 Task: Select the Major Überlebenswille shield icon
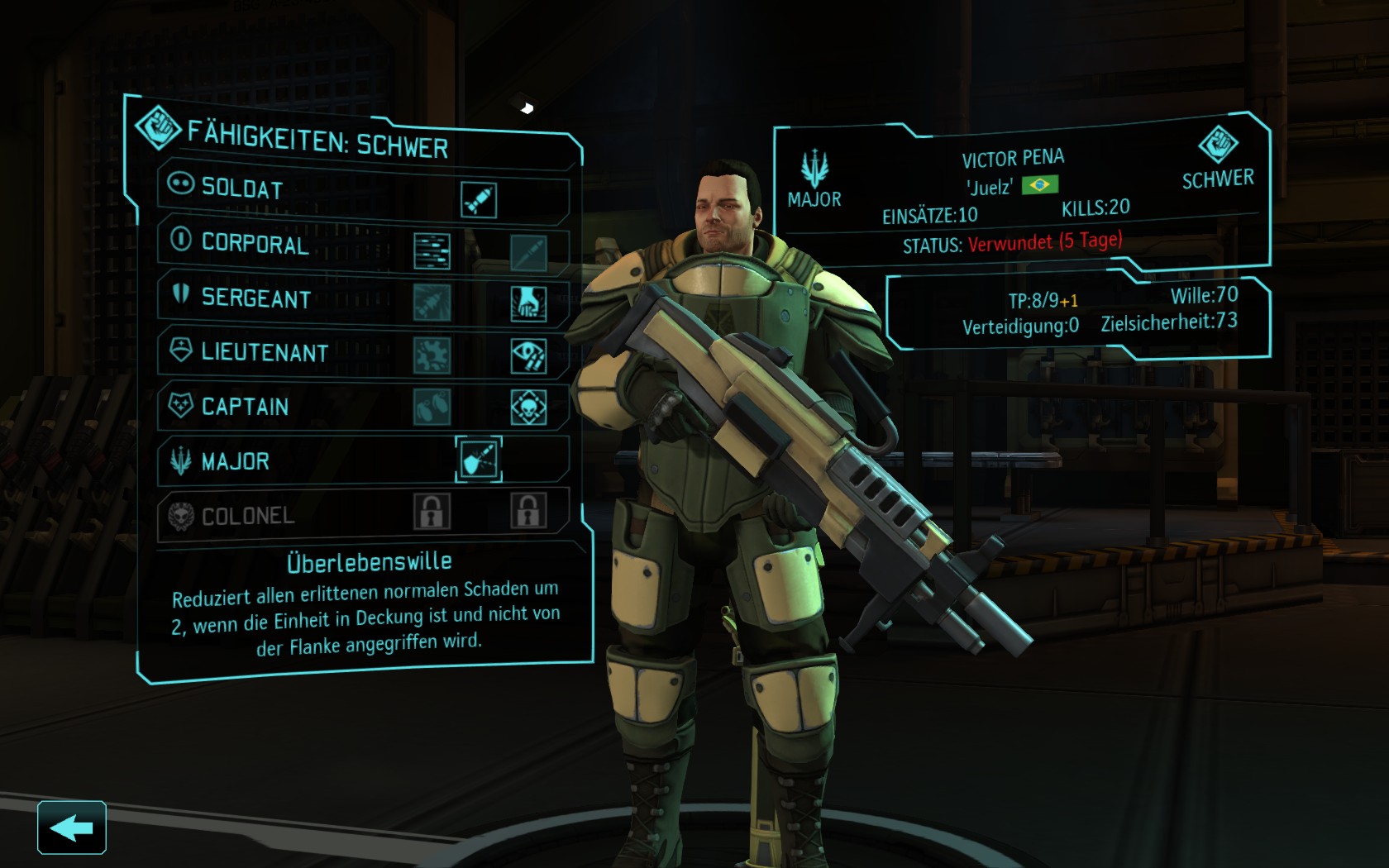479,459
